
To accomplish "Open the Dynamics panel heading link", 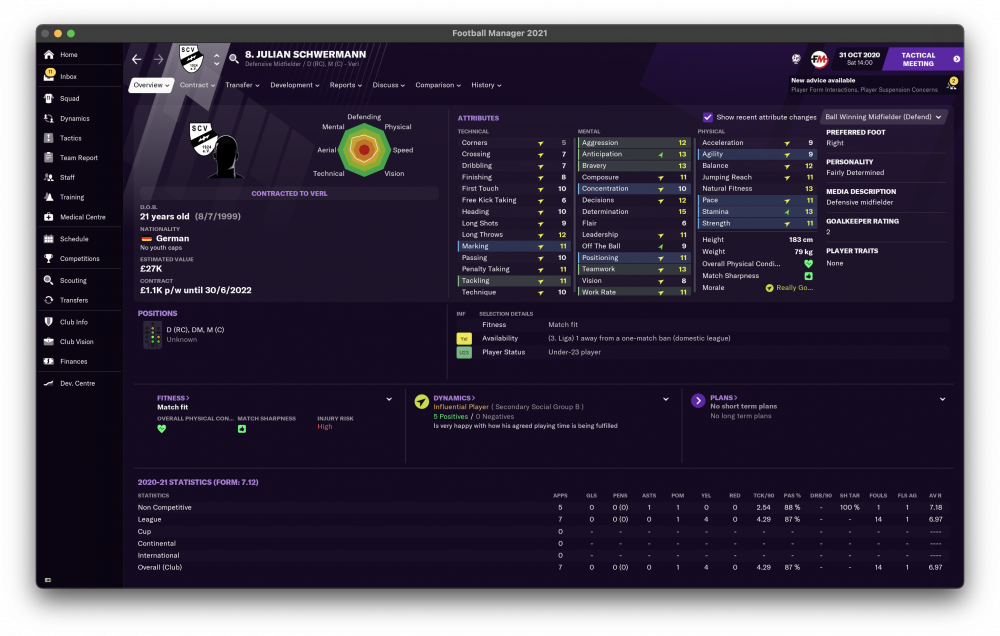I will pyautogui.click(x=454, y=398).
